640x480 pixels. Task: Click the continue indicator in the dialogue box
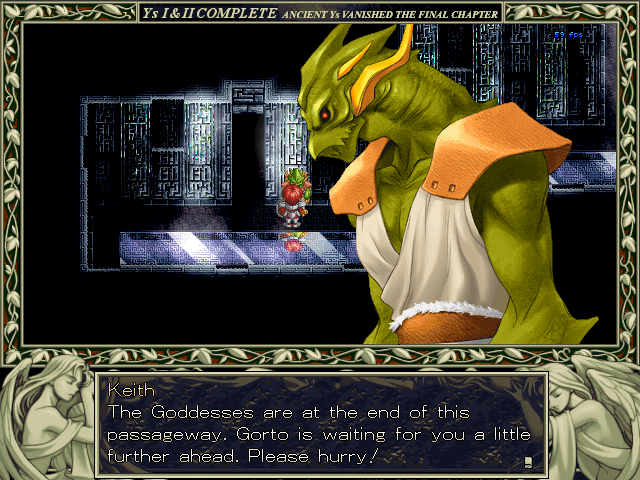click(x=527, y=461)
